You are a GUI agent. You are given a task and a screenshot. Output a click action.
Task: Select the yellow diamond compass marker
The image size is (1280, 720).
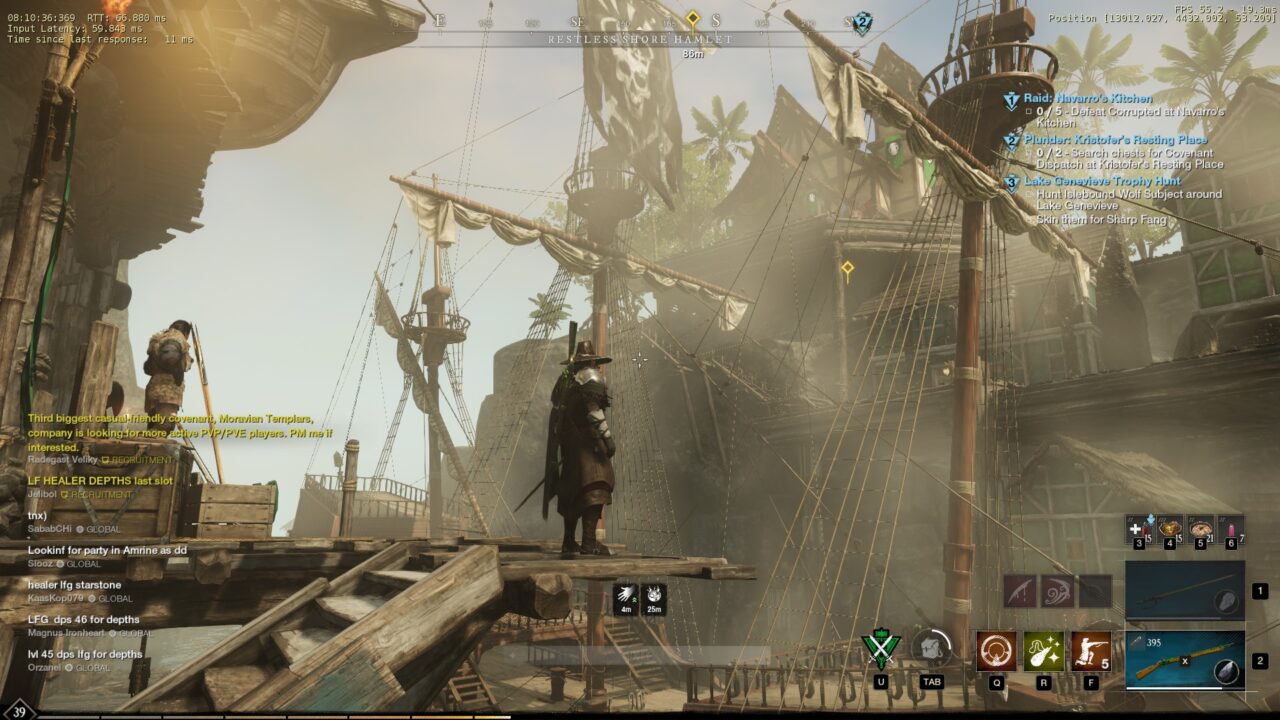(x=692, y=18)
